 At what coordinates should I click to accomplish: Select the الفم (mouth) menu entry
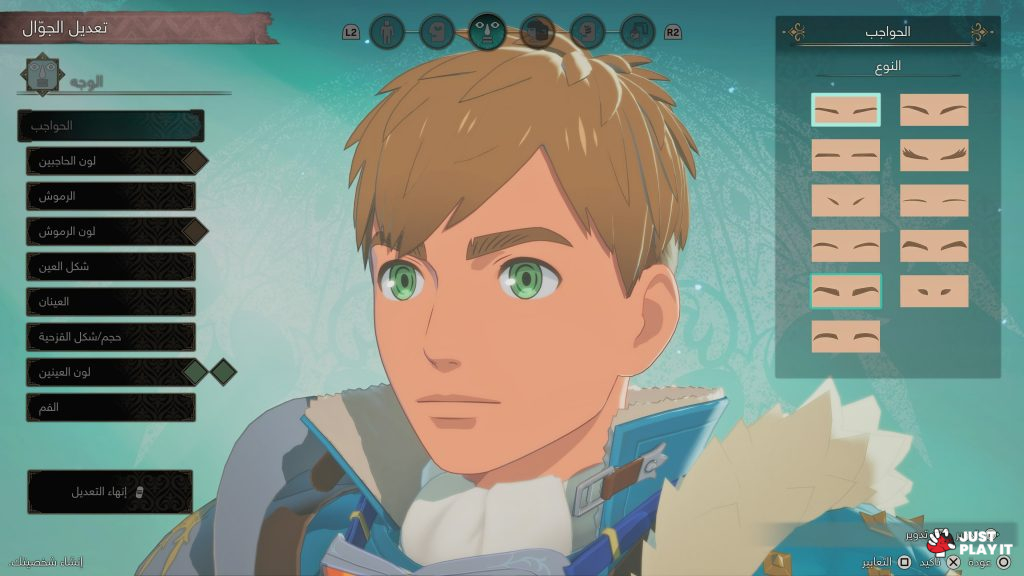pos(110,407)
